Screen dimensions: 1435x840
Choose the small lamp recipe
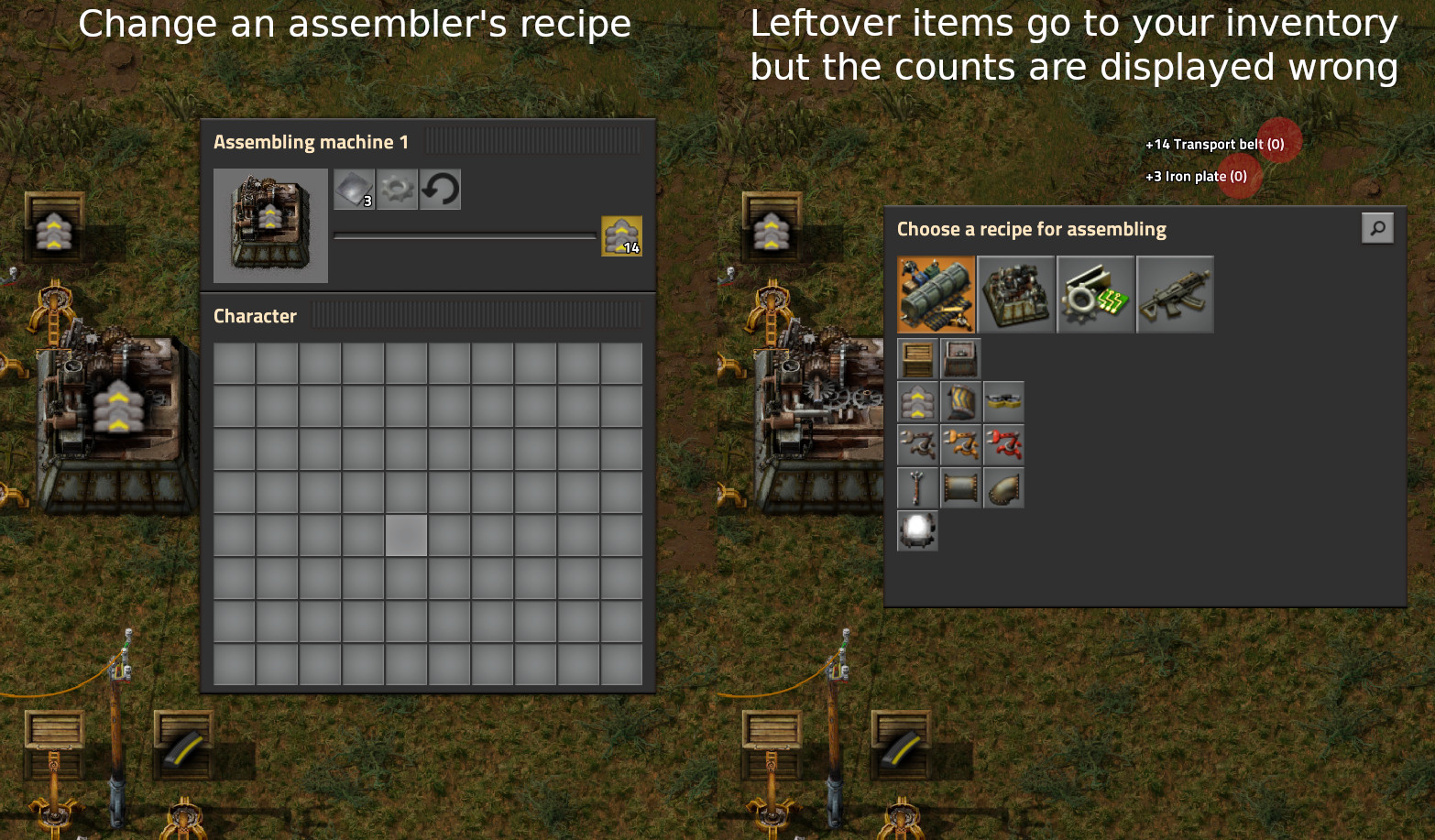[917, 530]
